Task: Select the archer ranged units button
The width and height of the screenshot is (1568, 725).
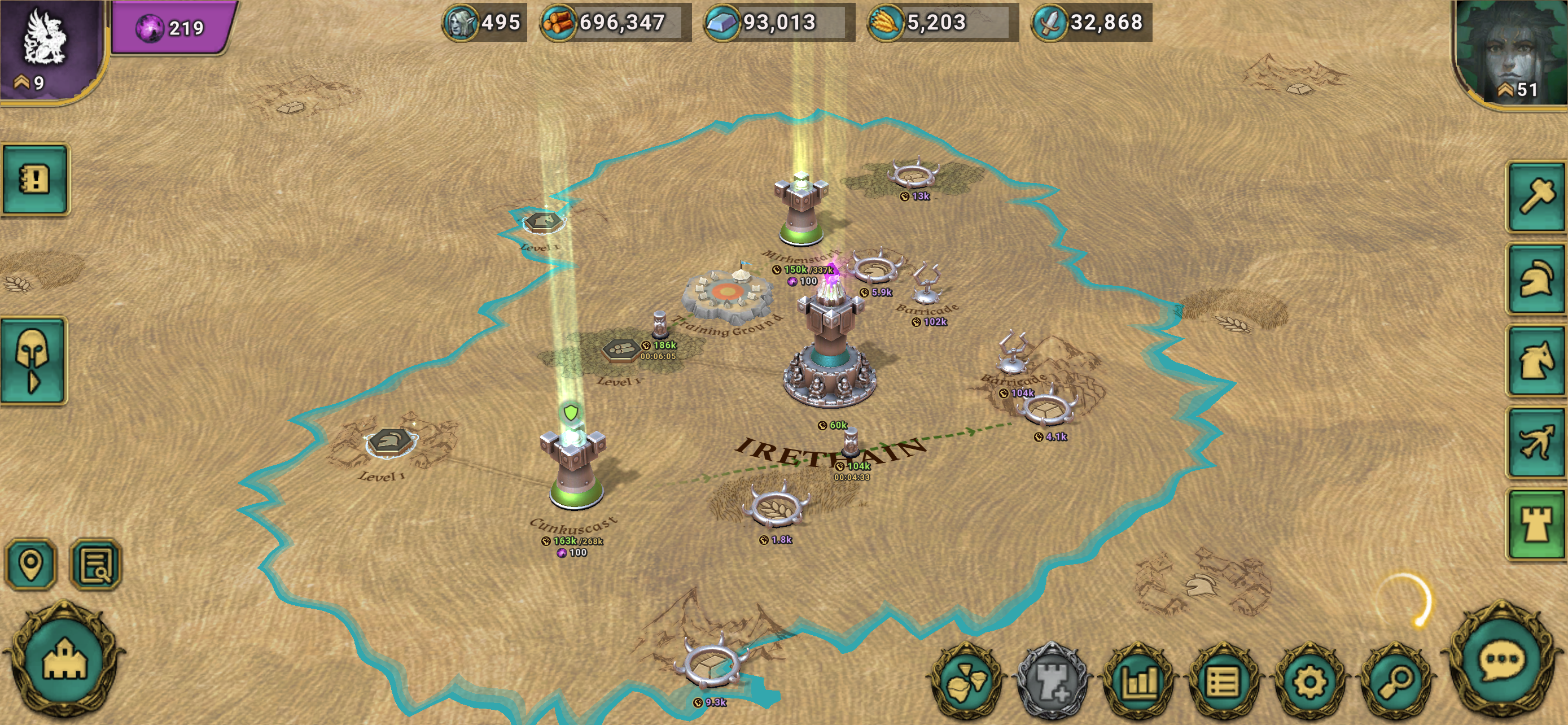Action: coord(1536,443)
